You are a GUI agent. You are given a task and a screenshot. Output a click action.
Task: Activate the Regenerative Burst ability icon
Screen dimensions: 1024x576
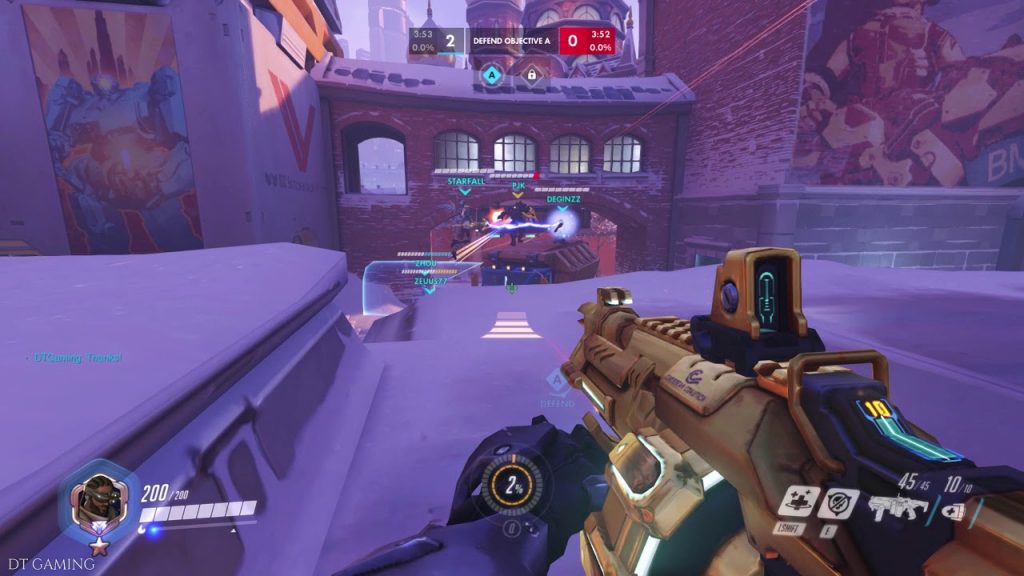798,501
